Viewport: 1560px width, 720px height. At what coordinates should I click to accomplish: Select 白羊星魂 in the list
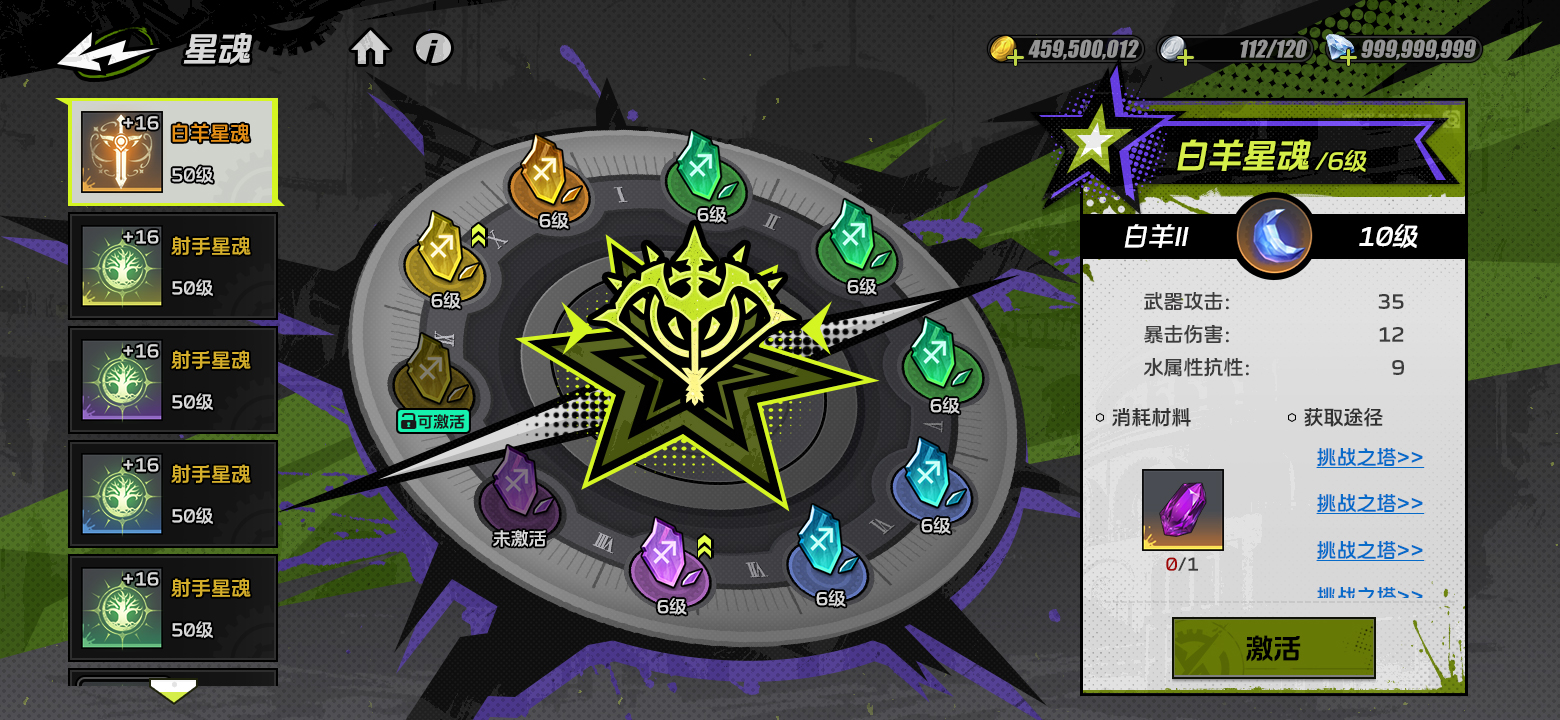pos(173,152)
